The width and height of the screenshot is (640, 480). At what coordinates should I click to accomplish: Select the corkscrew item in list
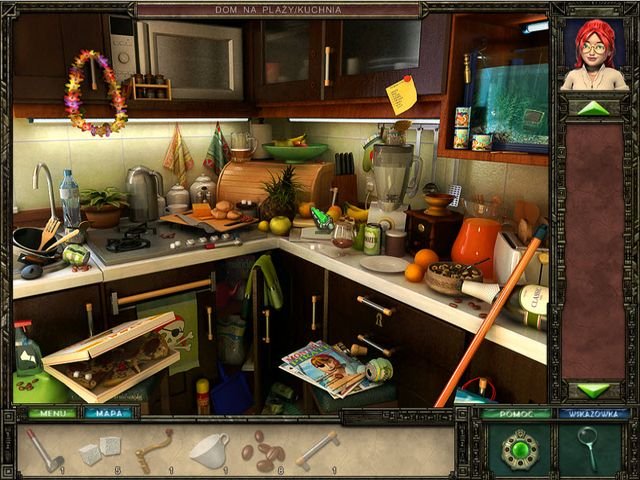153,449
